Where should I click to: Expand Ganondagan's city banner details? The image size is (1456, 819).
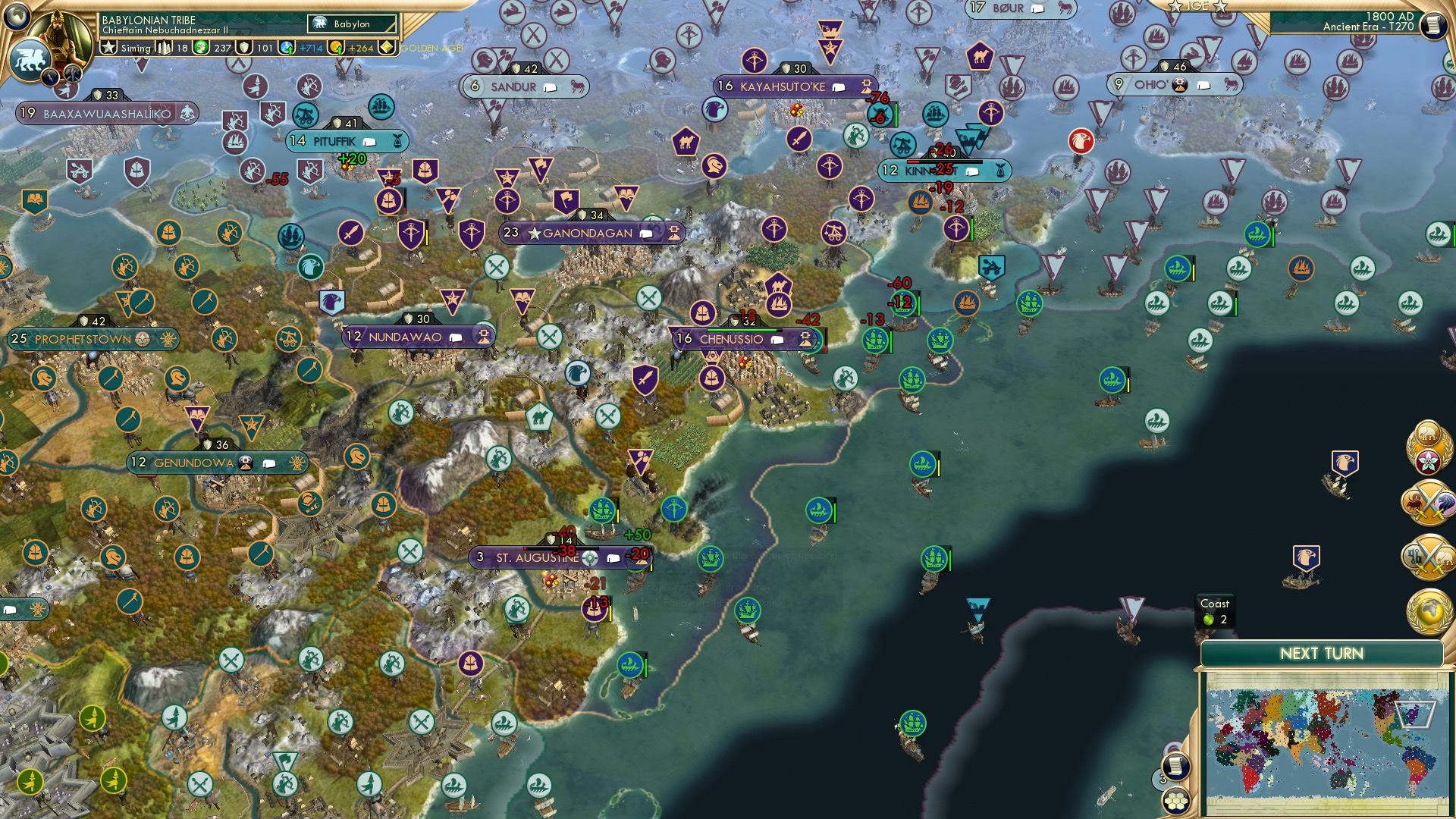pos(645,234)
